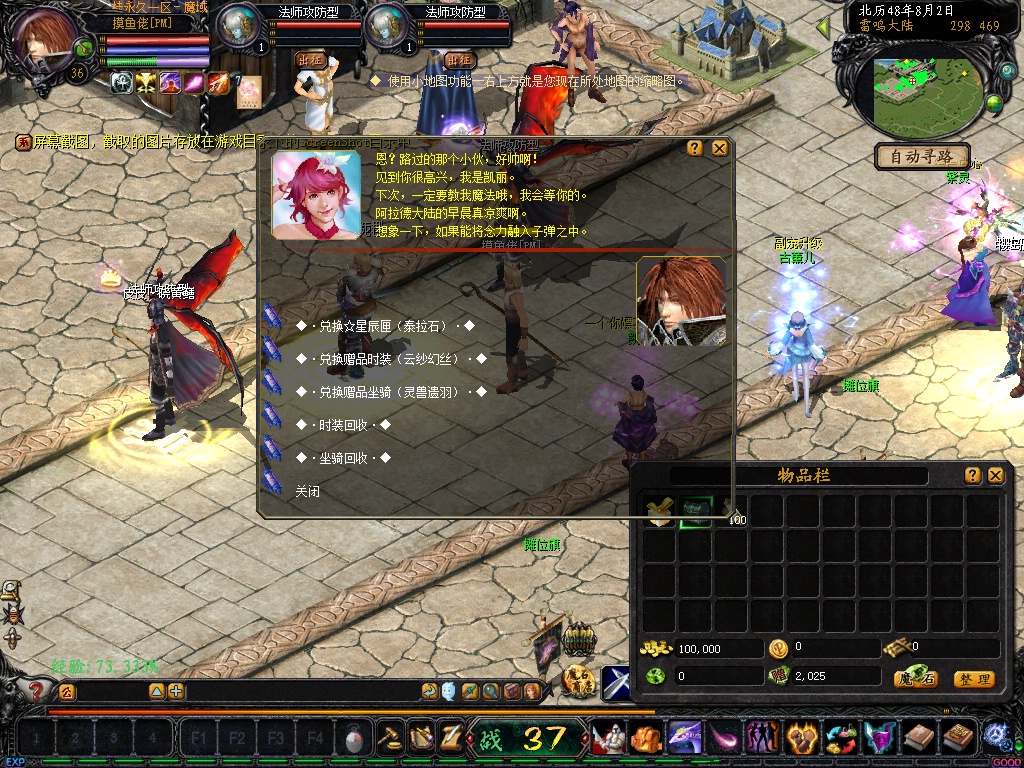This screenshot has width=1024, height=768.
Task: Open the 魔石 button in inventory
Action: [915, 679]
